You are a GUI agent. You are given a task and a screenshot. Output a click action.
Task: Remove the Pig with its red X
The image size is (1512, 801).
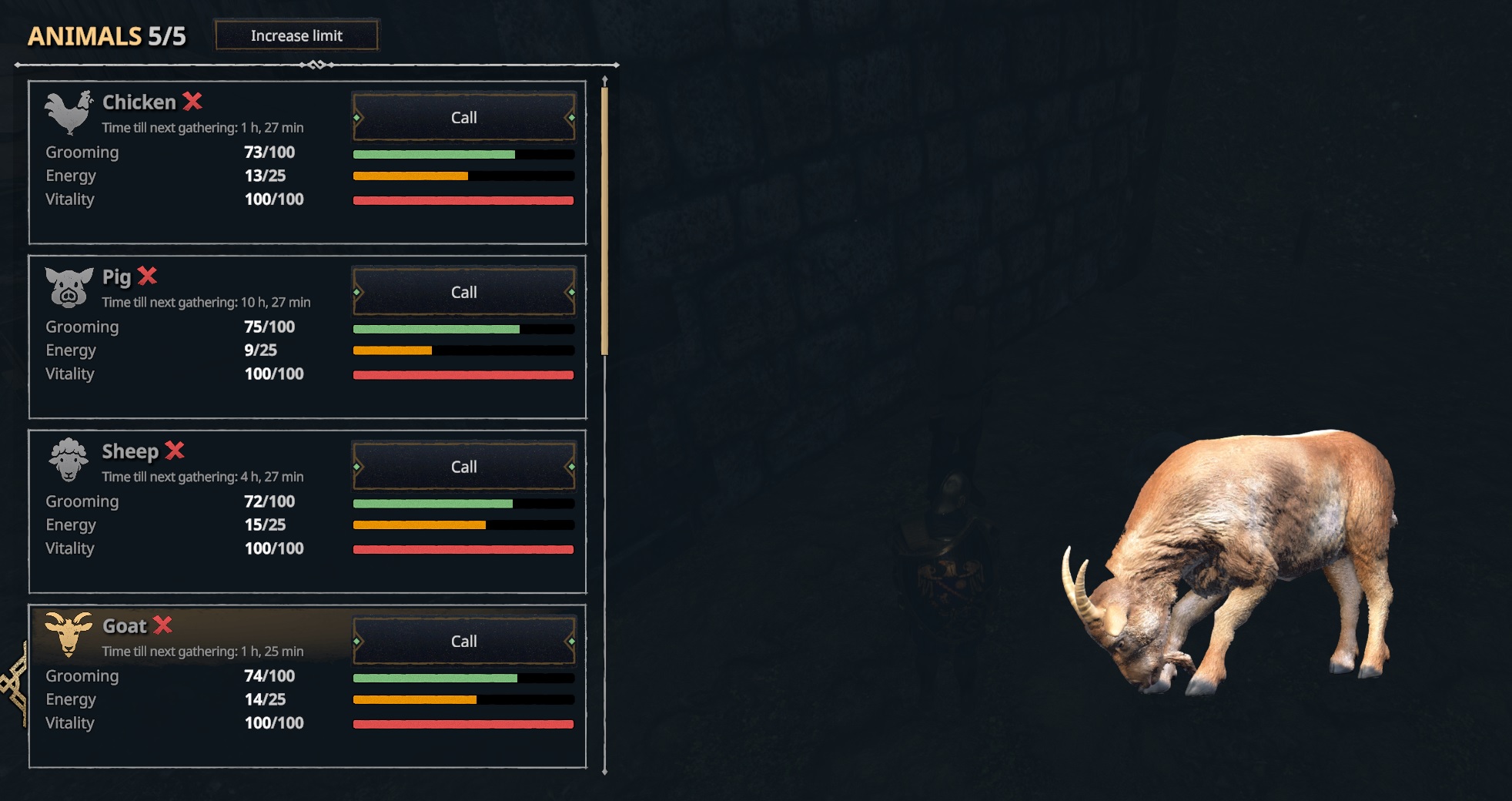coord(147,276)
